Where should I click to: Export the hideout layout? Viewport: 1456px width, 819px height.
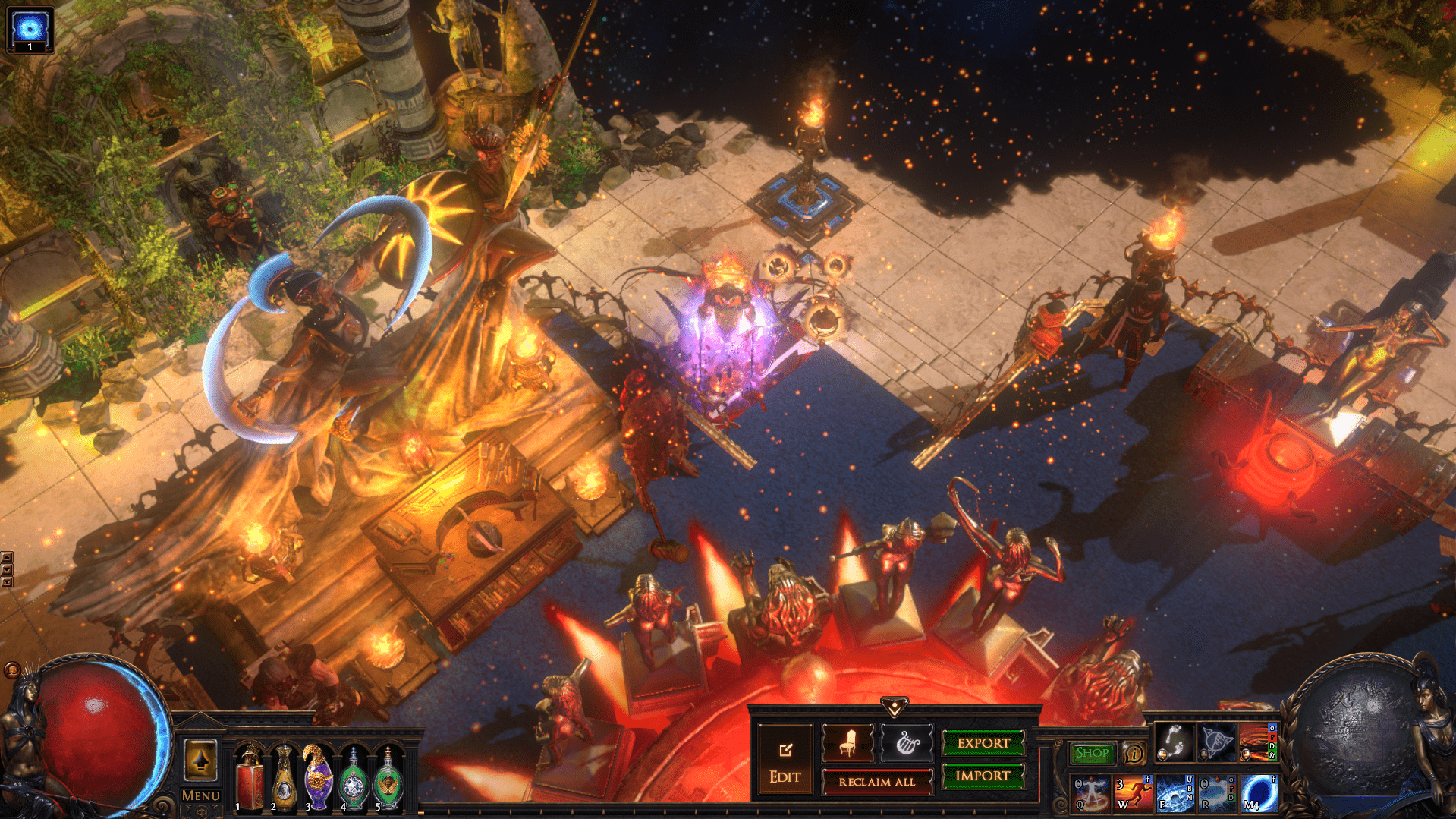pos(983,743)
